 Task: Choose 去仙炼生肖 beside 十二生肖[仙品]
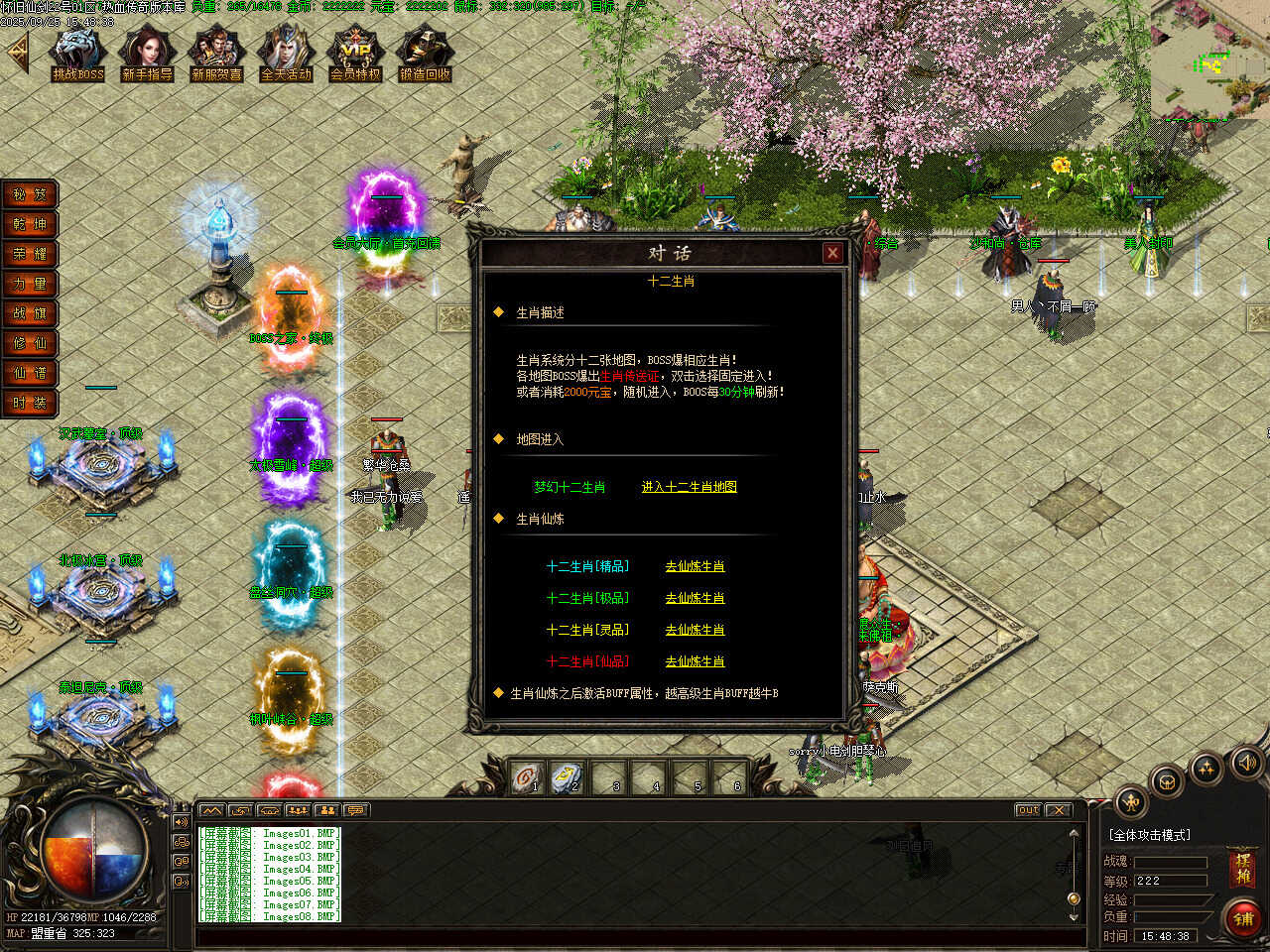click(695, 661)
